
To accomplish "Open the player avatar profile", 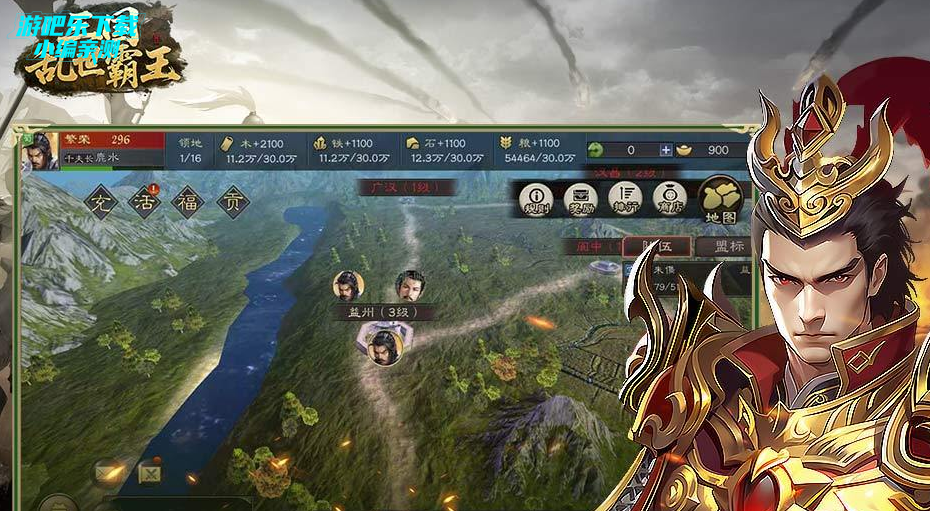I will coord(41,151).
